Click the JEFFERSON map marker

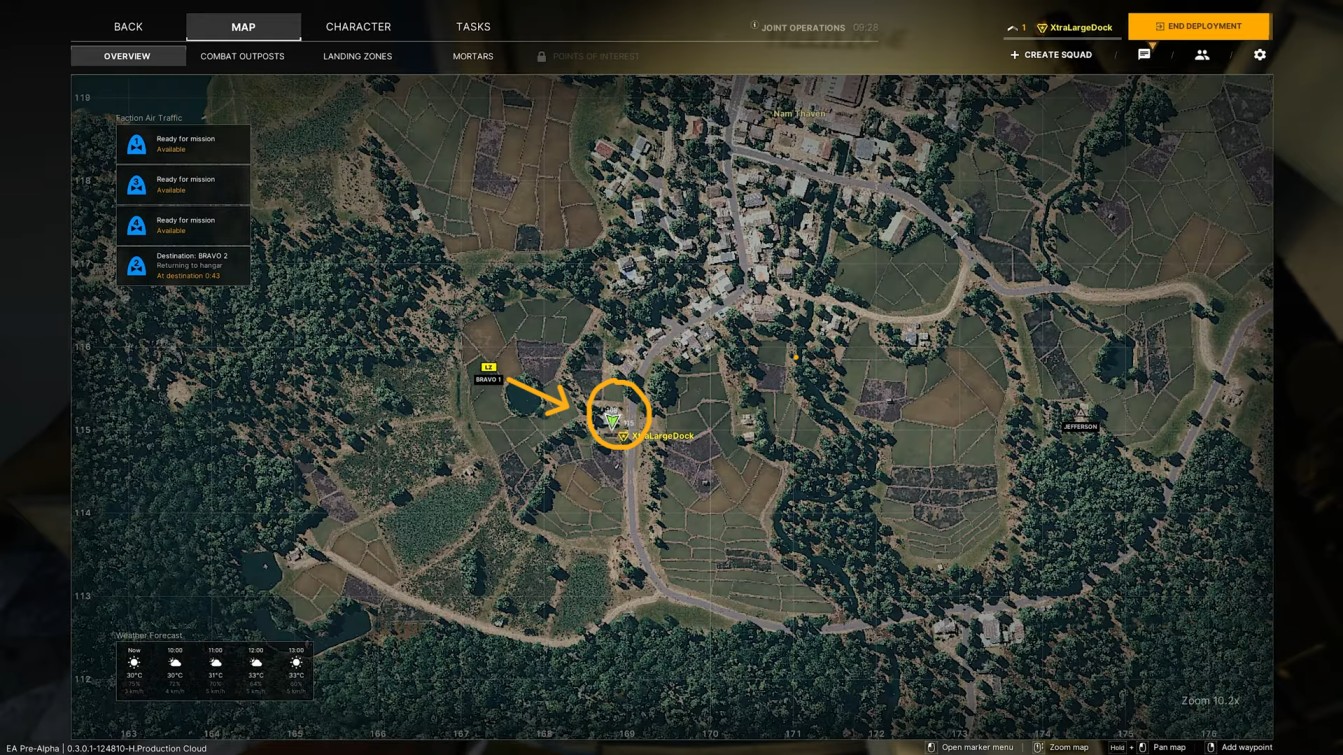point(1080,420)
